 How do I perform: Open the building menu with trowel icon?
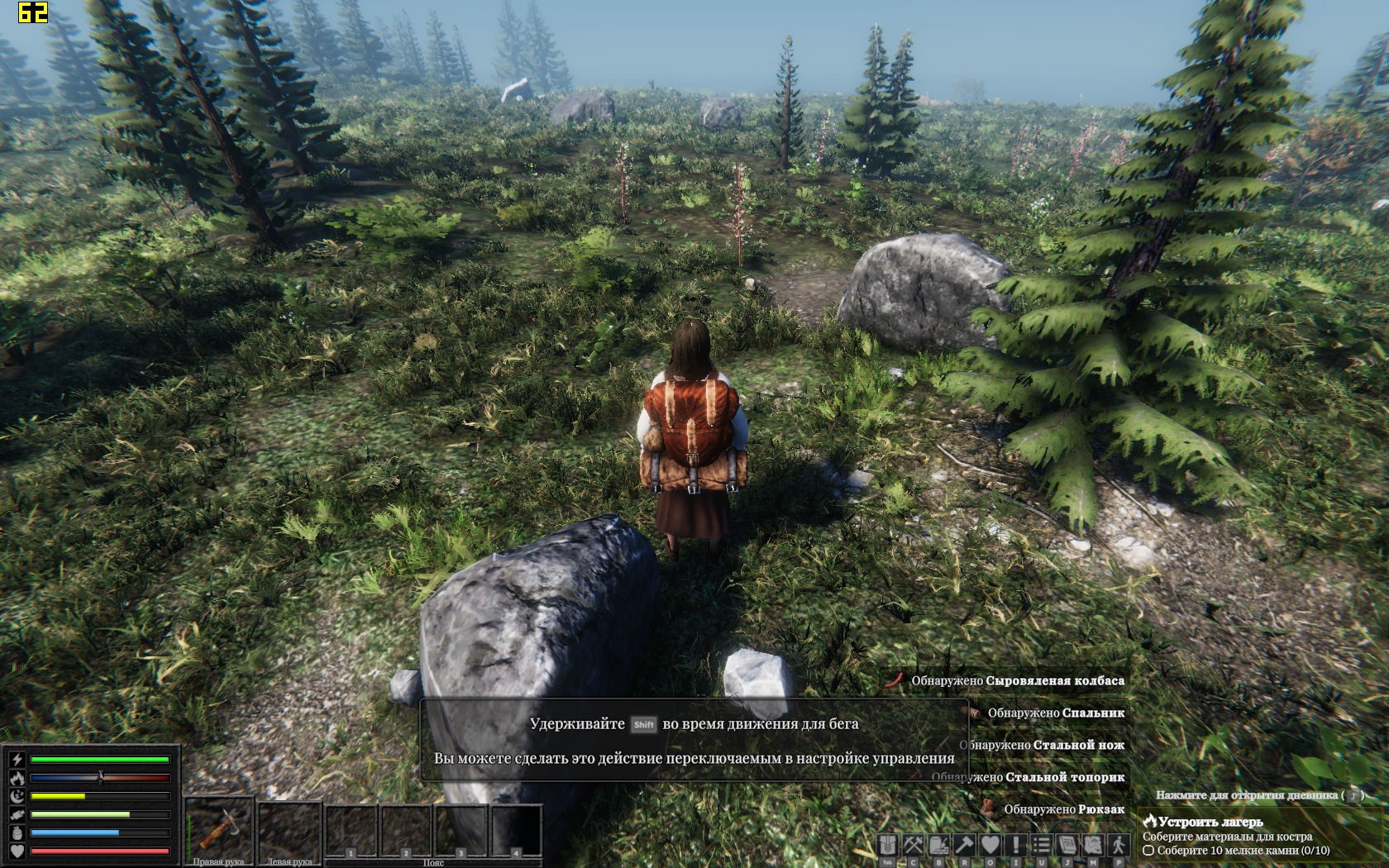[x=939, y=845]
